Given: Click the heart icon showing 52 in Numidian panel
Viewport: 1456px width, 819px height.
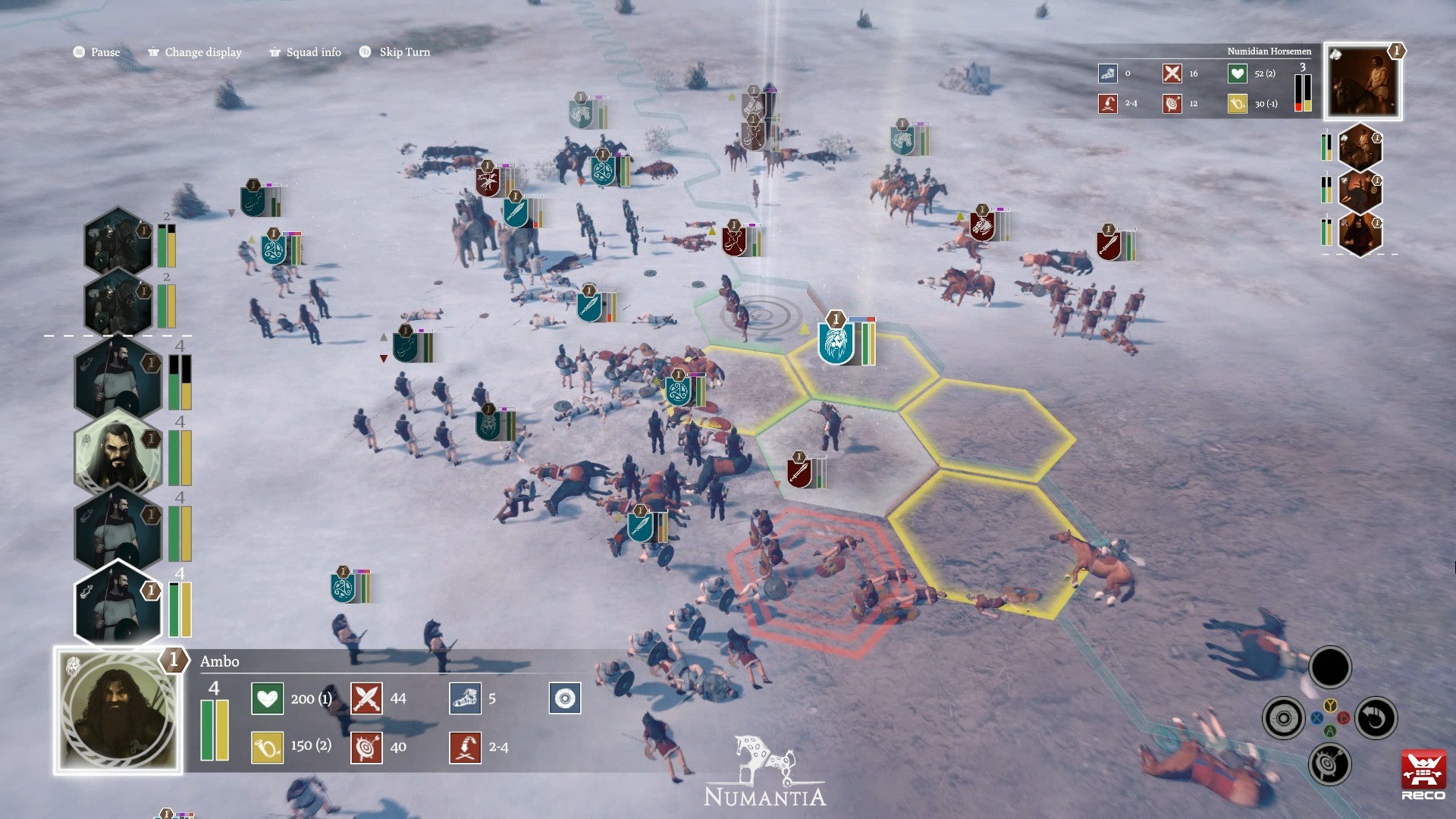Looking at the screenshot, I should click(x=1235, y=74).
